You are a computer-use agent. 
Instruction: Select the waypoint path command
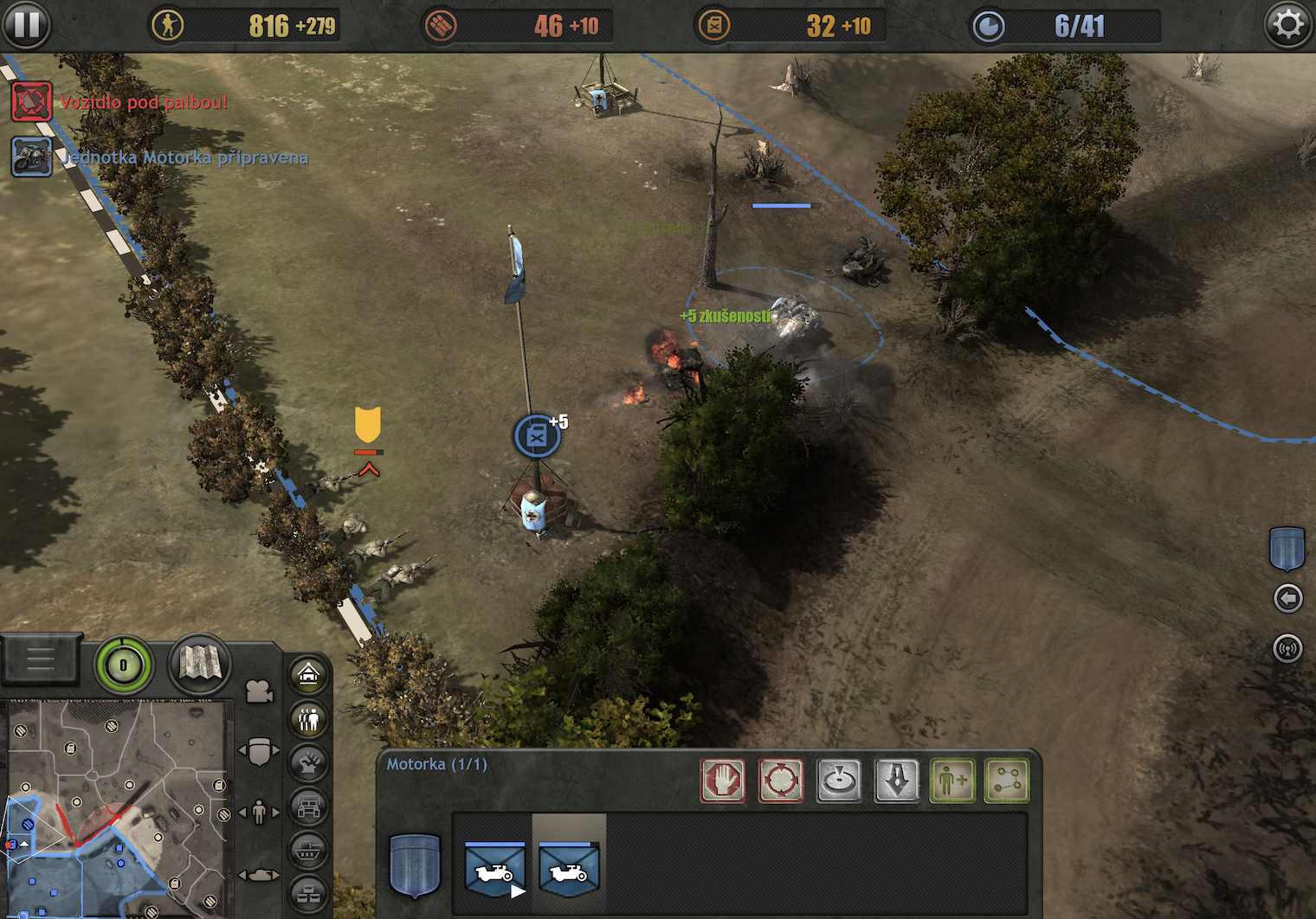[1007, 781]
